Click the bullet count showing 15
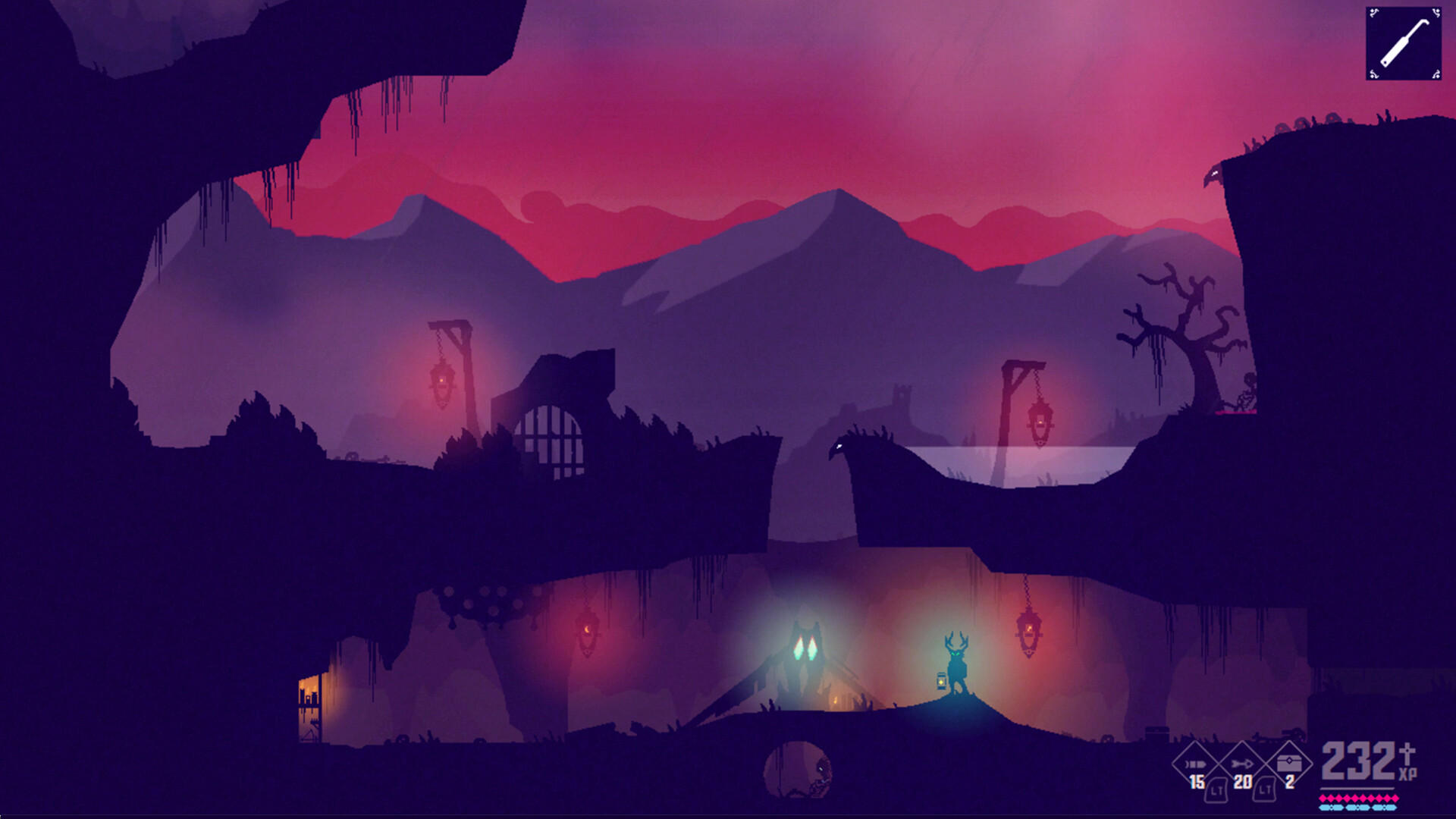Image resolution: width=1456 pixels, height=819 pixels. (x=1197, y=782)
